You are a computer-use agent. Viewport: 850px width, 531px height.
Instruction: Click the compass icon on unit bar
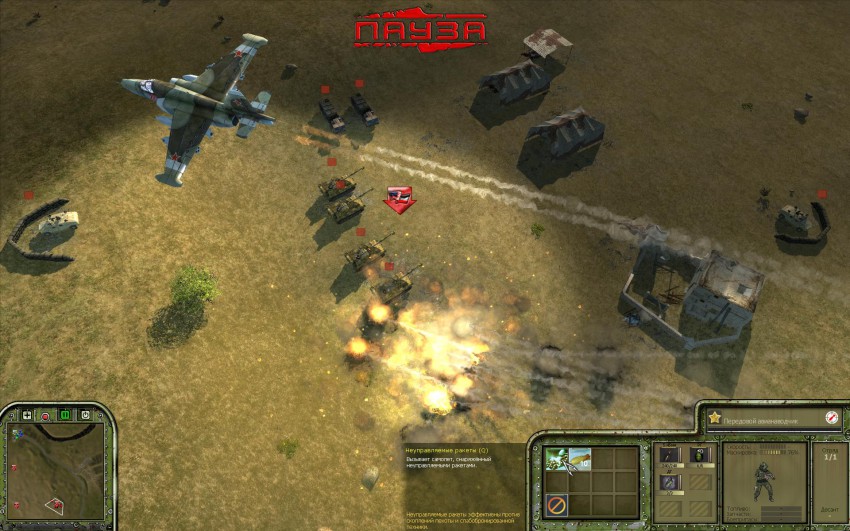[831, 418]
